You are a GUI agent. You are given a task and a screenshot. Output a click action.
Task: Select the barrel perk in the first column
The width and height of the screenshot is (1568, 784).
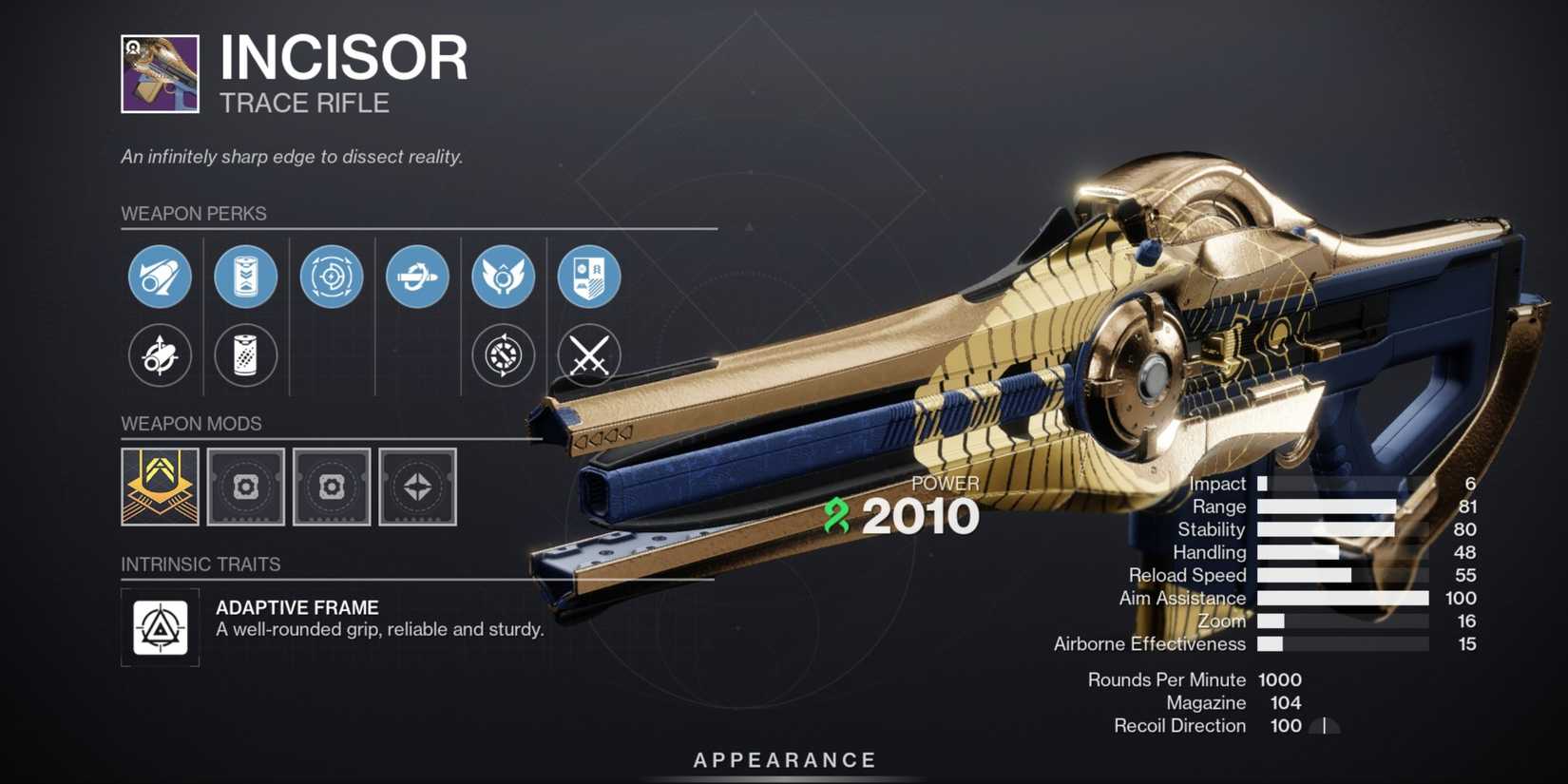point(160,277)
